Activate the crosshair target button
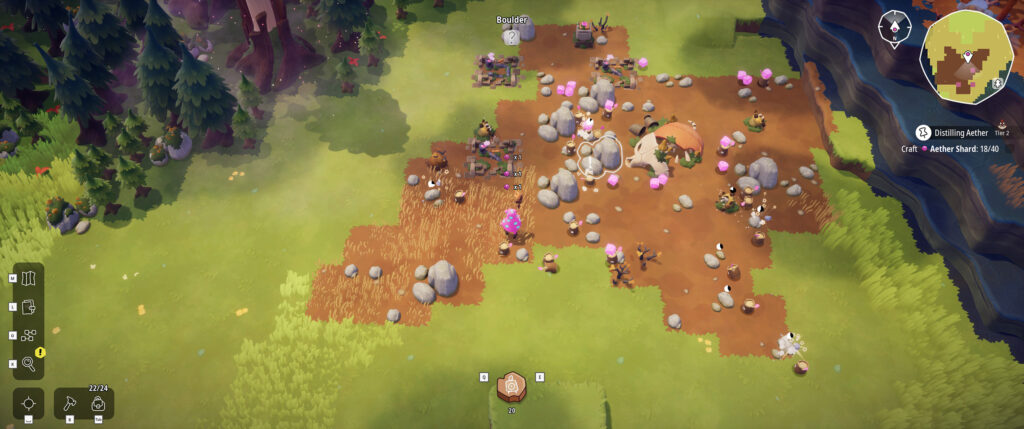This screenshot has width=1024, height=429. (x=28, y=404)
